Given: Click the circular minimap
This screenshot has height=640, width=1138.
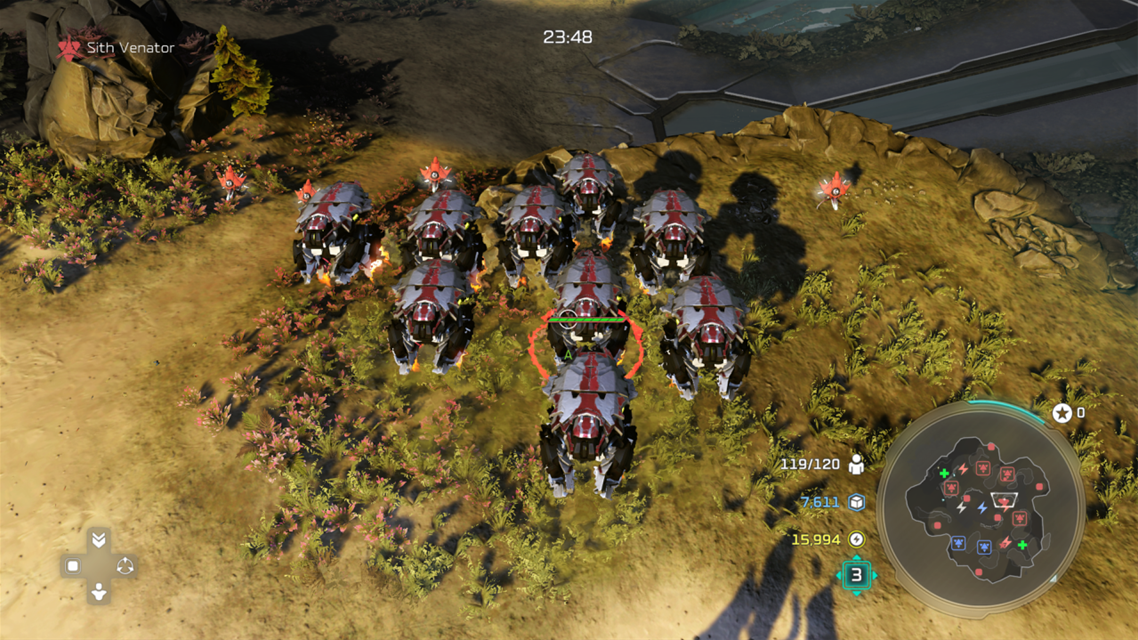Looking at the screenshot, I should coord(980,503).
